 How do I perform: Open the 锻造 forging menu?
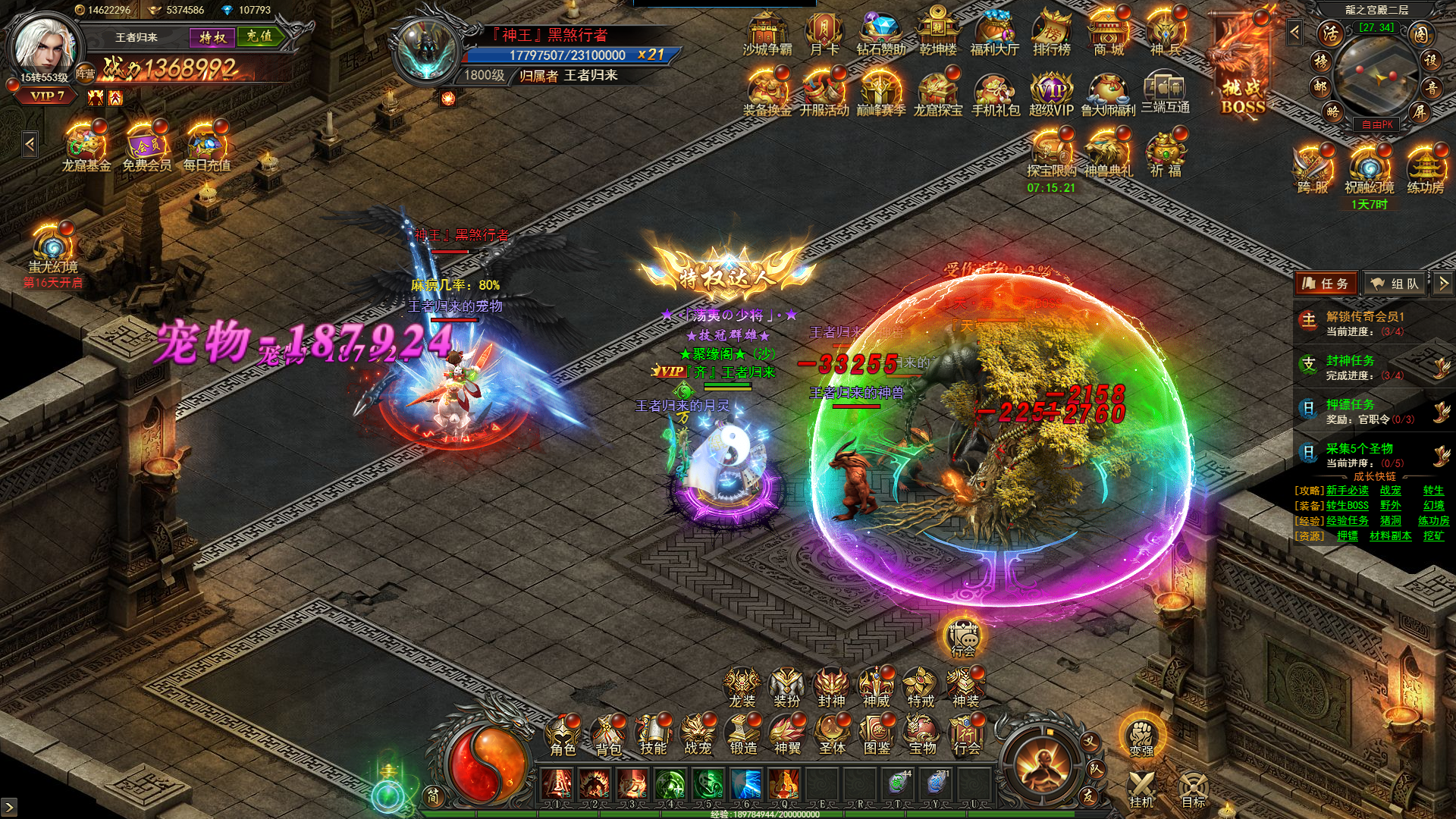(x=743, y=734)
